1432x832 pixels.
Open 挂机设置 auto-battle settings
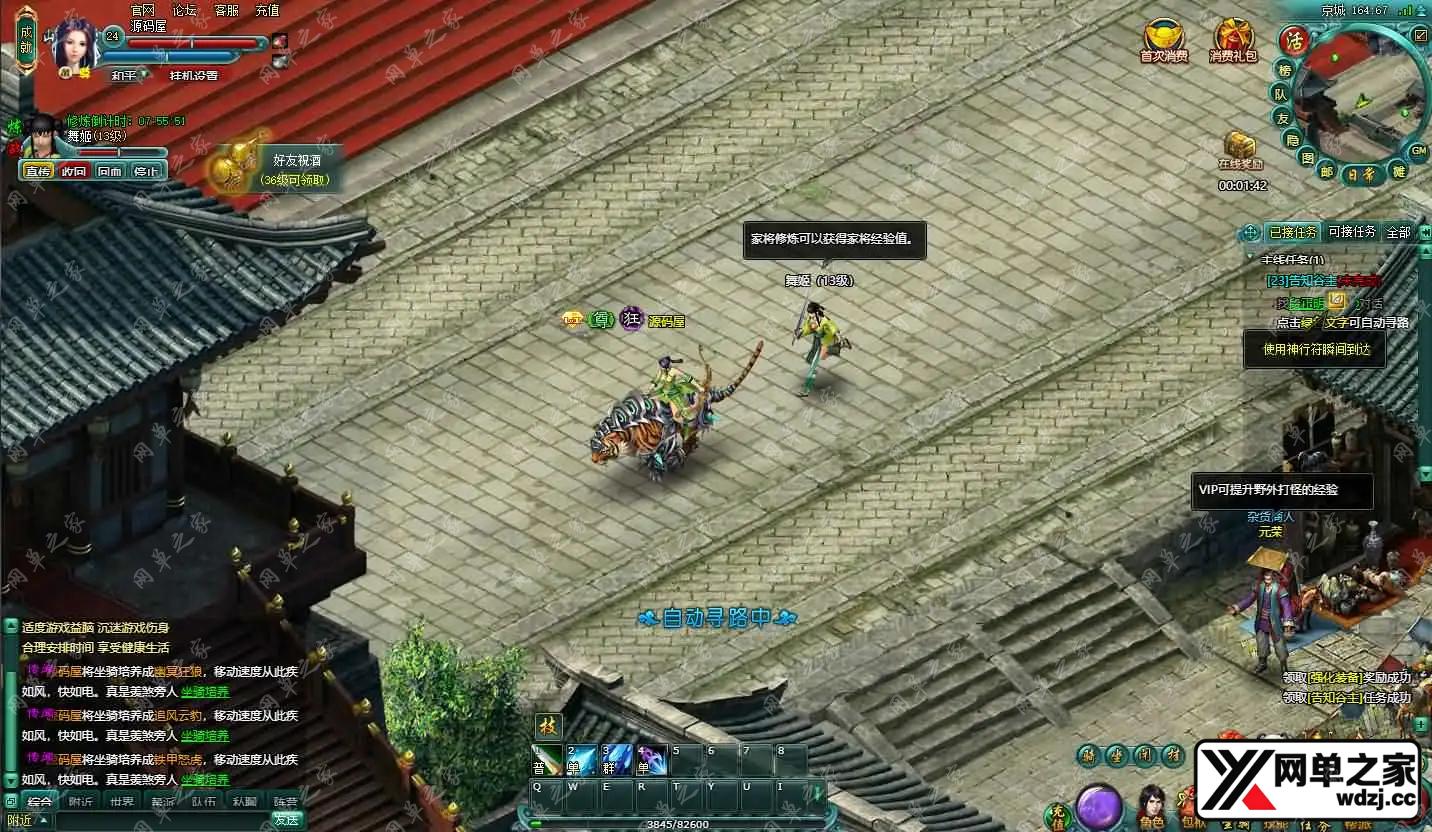pyautogui.click(x=193, y=75)
